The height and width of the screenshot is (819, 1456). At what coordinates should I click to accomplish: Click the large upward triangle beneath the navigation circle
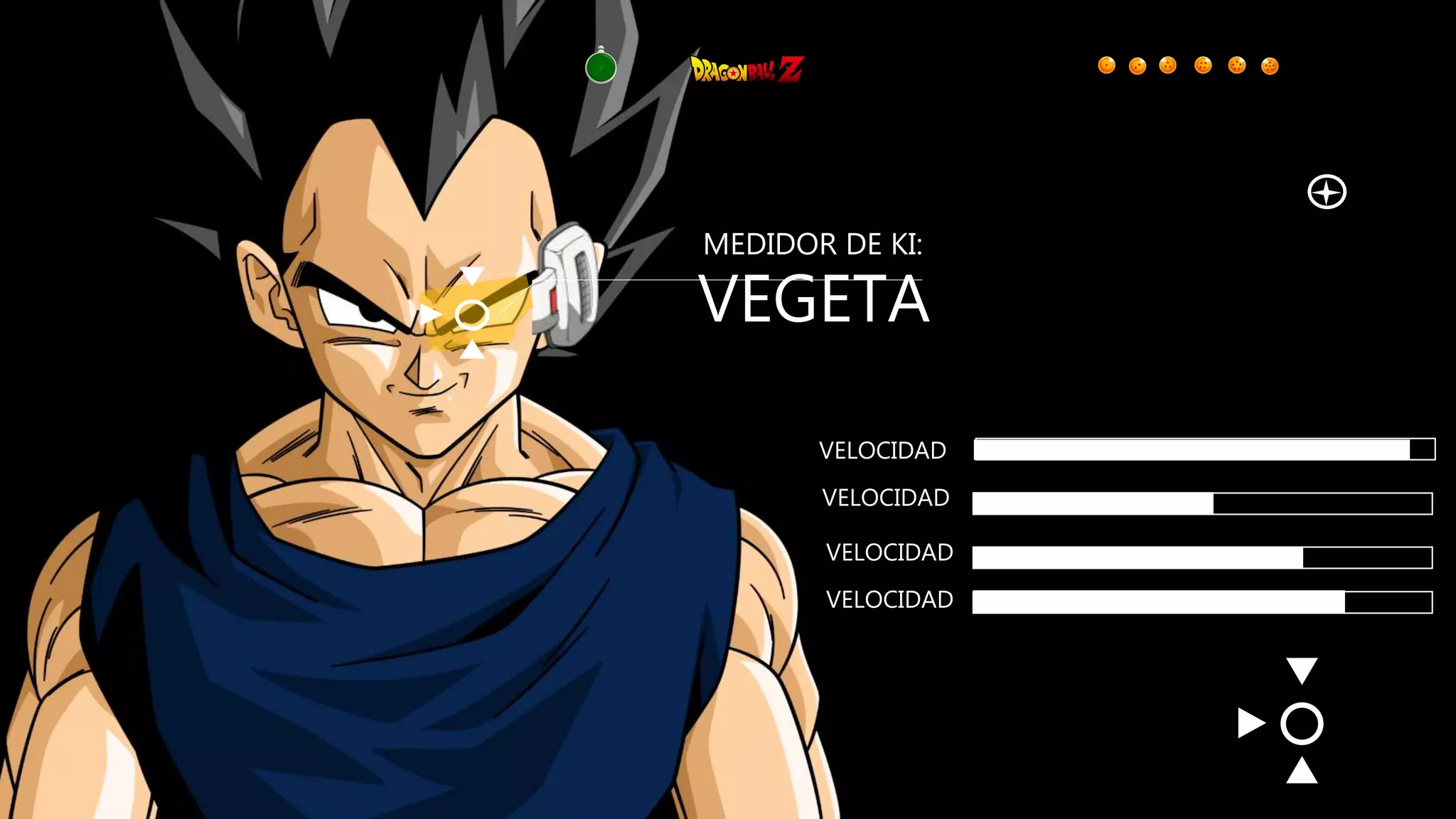[x=1302, y=771]
